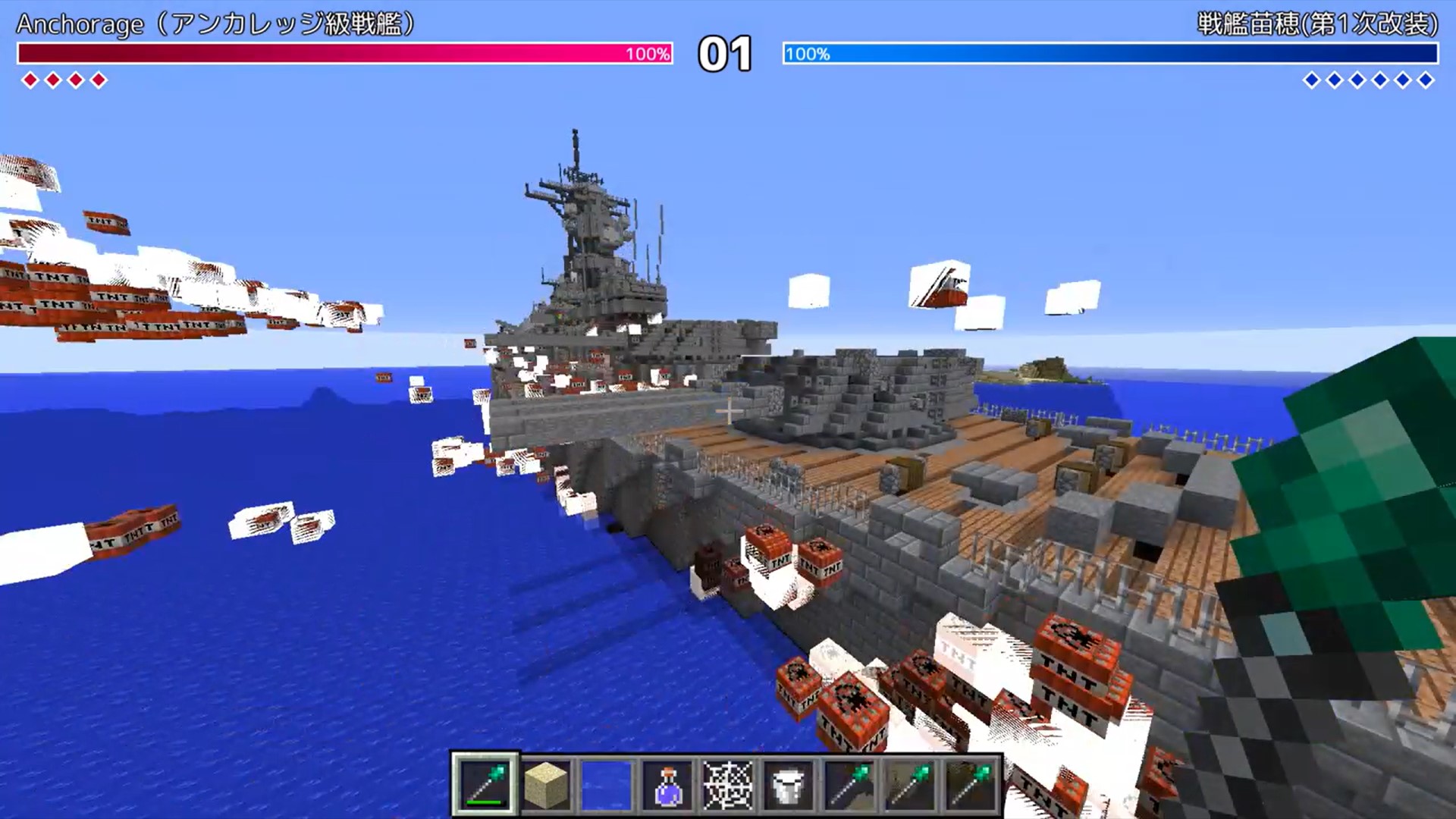This screenshot has width=1456, height=819.
Task: Select the sand block hotbar slot
Action: tap(546, 785)
